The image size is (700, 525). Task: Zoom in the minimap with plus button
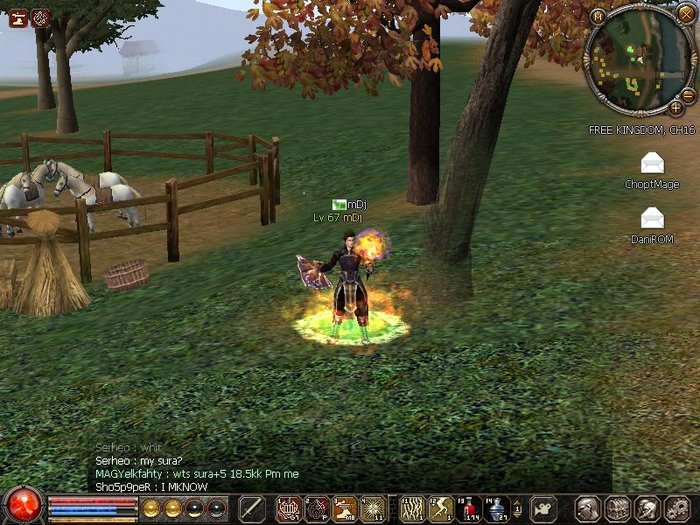(676, 107)
